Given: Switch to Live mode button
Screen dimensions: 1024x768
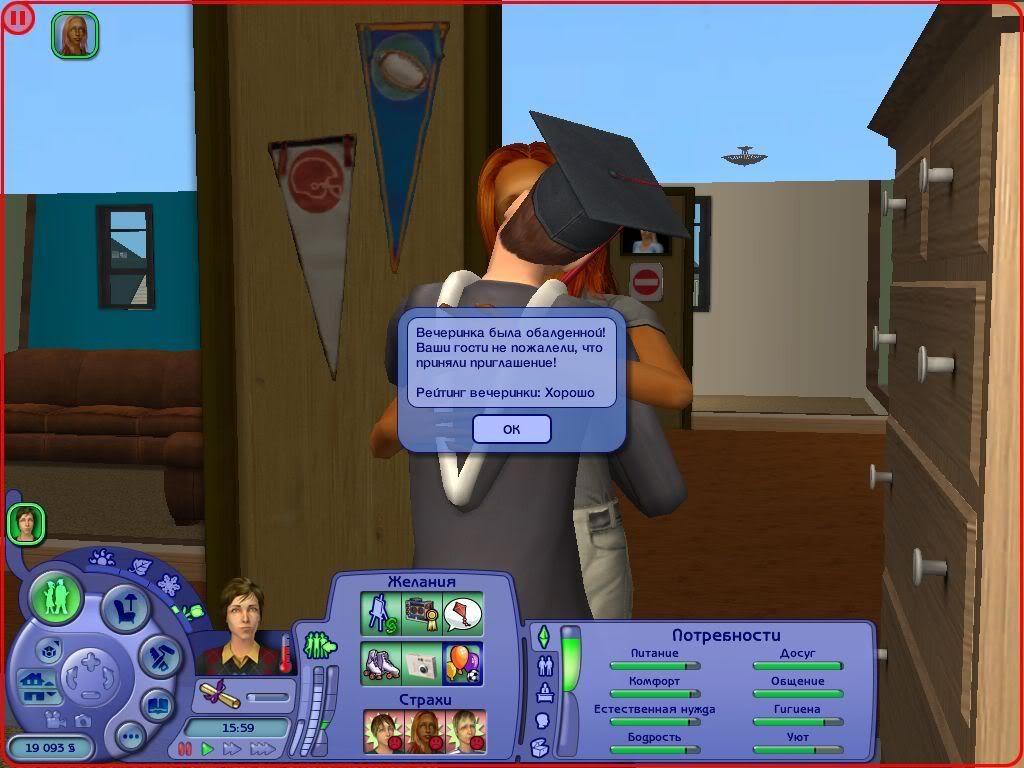Looking at the screenshot, I should point(55,597).
